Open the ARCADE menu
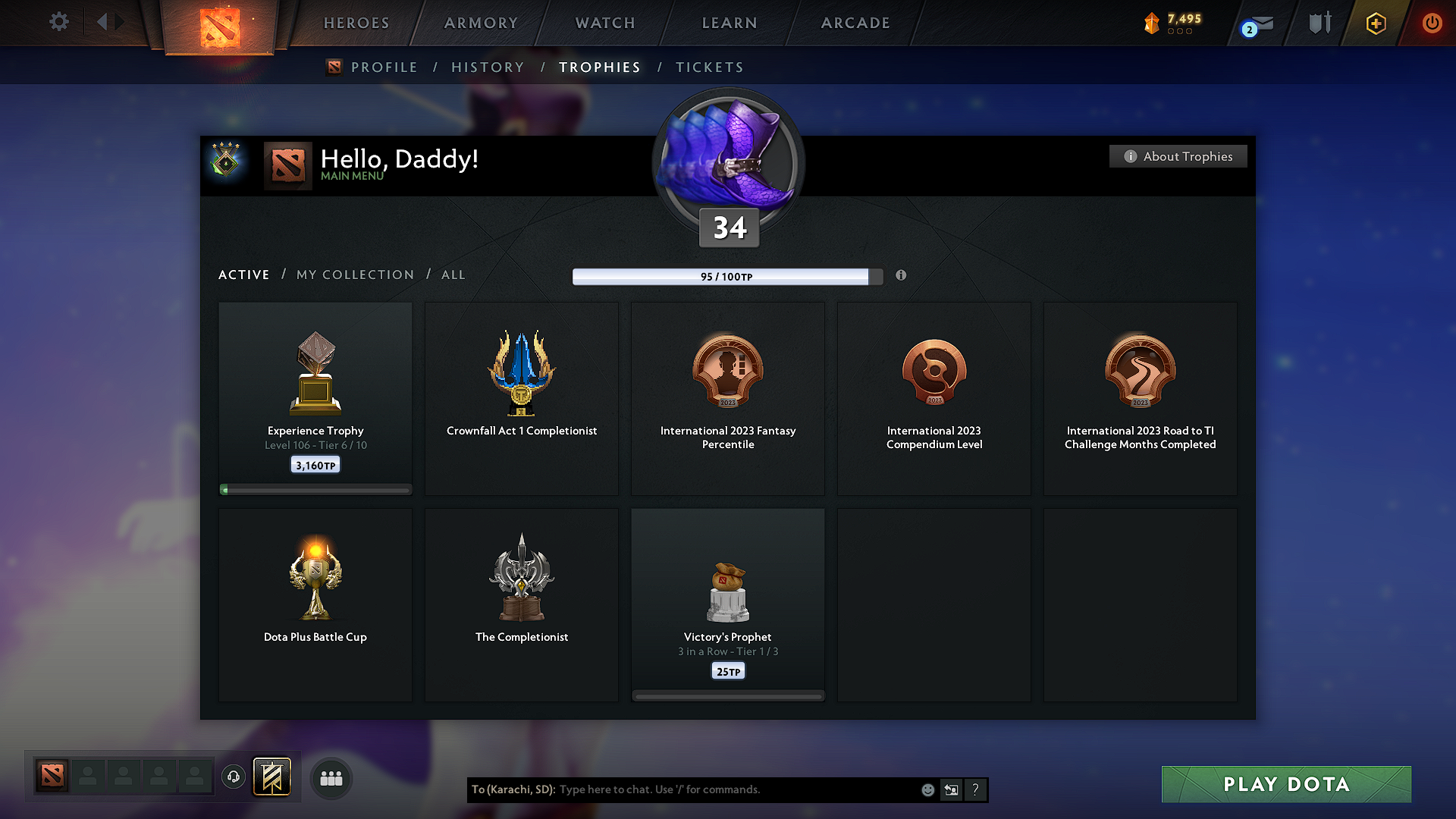 click(855, 23)
